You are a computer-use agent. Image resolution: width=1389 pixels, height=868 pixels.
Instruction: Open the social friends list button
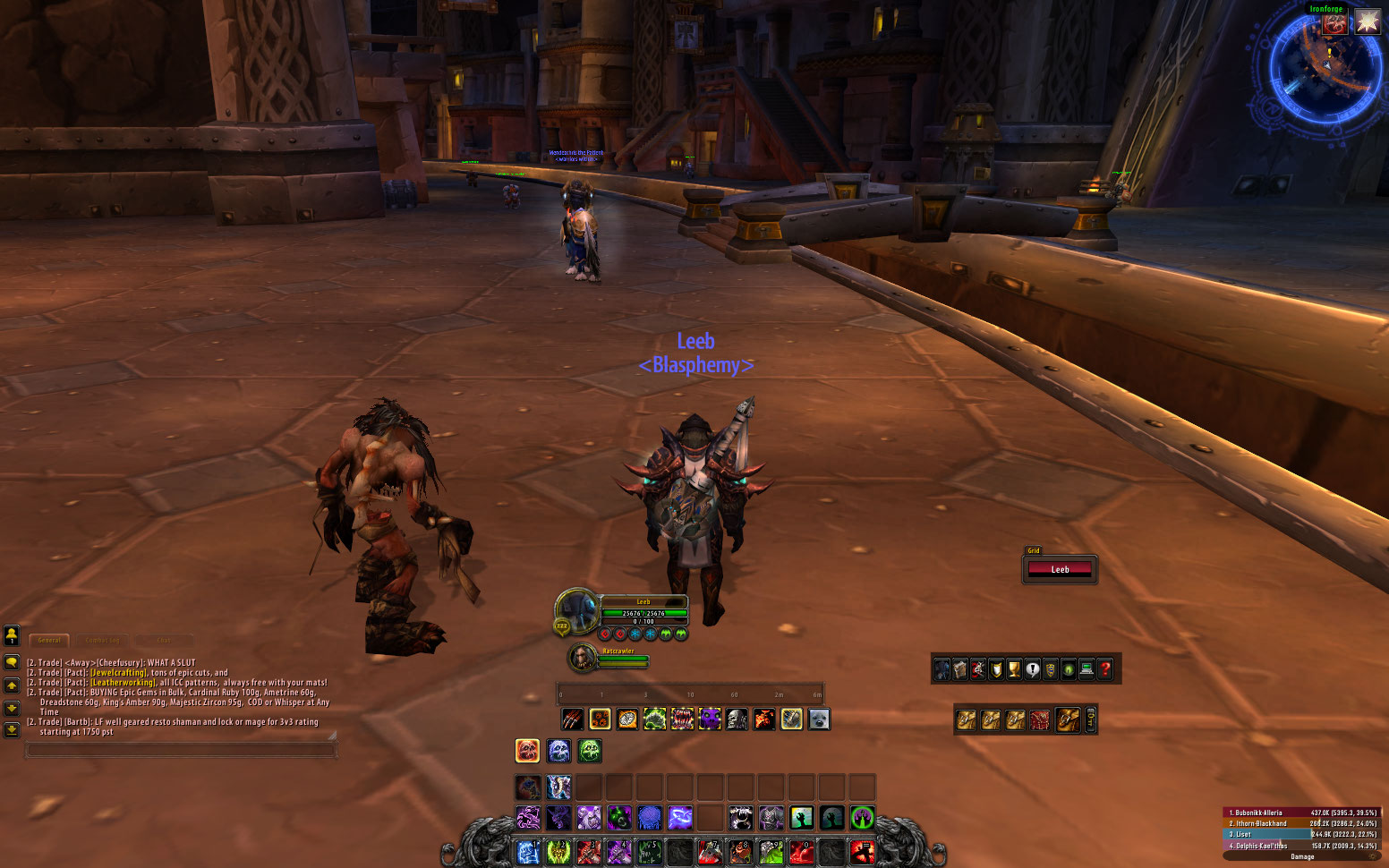point(12,635)
